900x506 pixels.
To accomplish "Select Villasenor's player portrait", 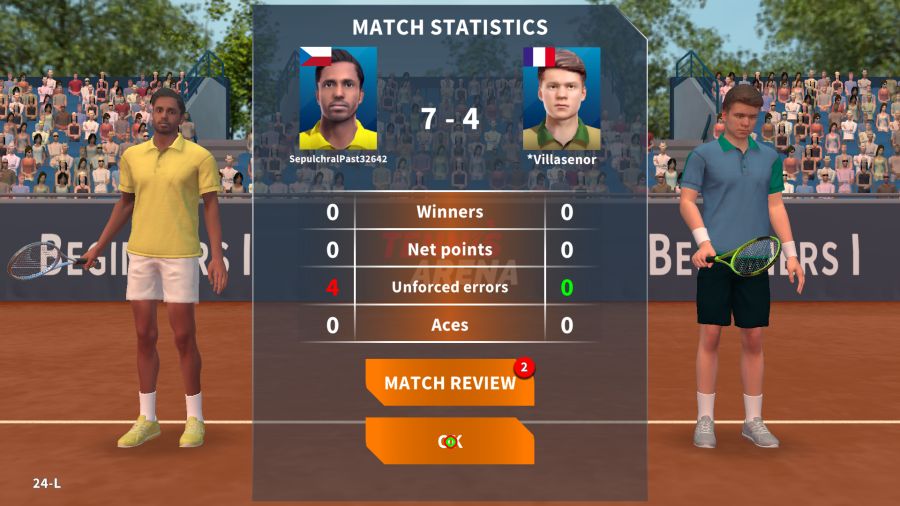I will tap(561, 98).
